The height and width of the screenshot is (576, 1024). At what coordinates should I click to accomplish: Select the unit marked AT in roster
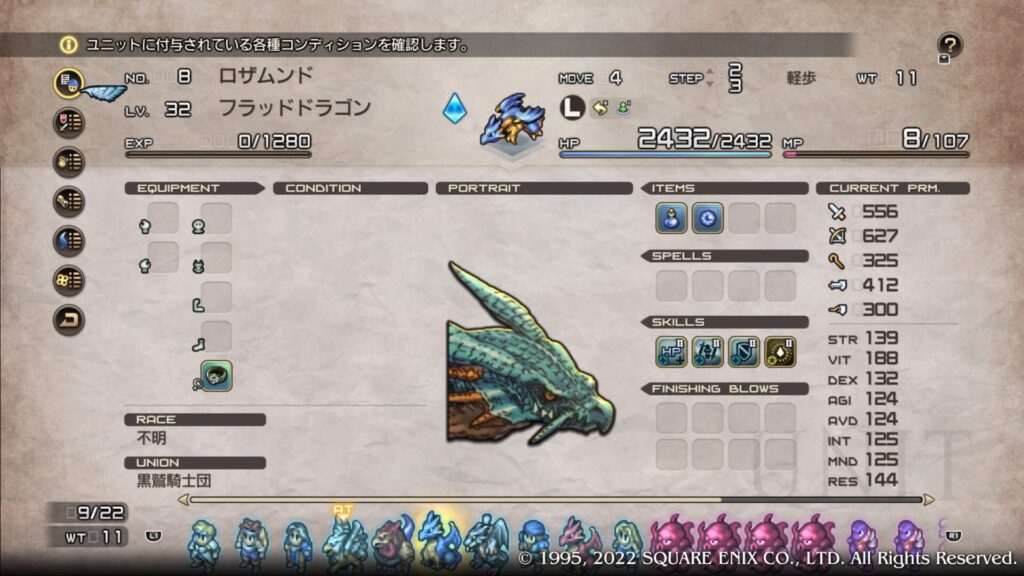pyautogui.click(x=343, y=543)
